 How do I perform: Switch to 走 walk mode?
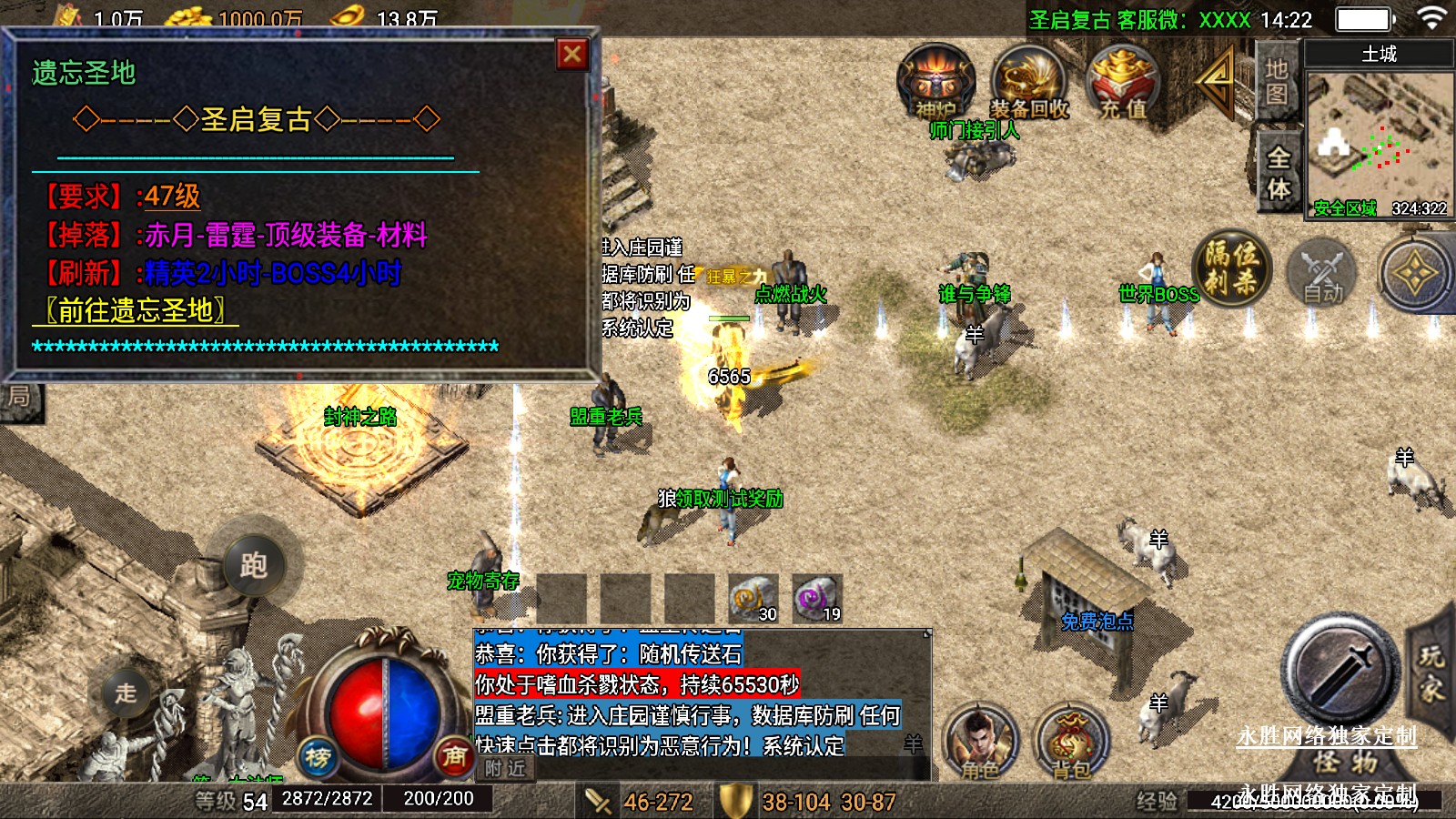pos(126,693)
